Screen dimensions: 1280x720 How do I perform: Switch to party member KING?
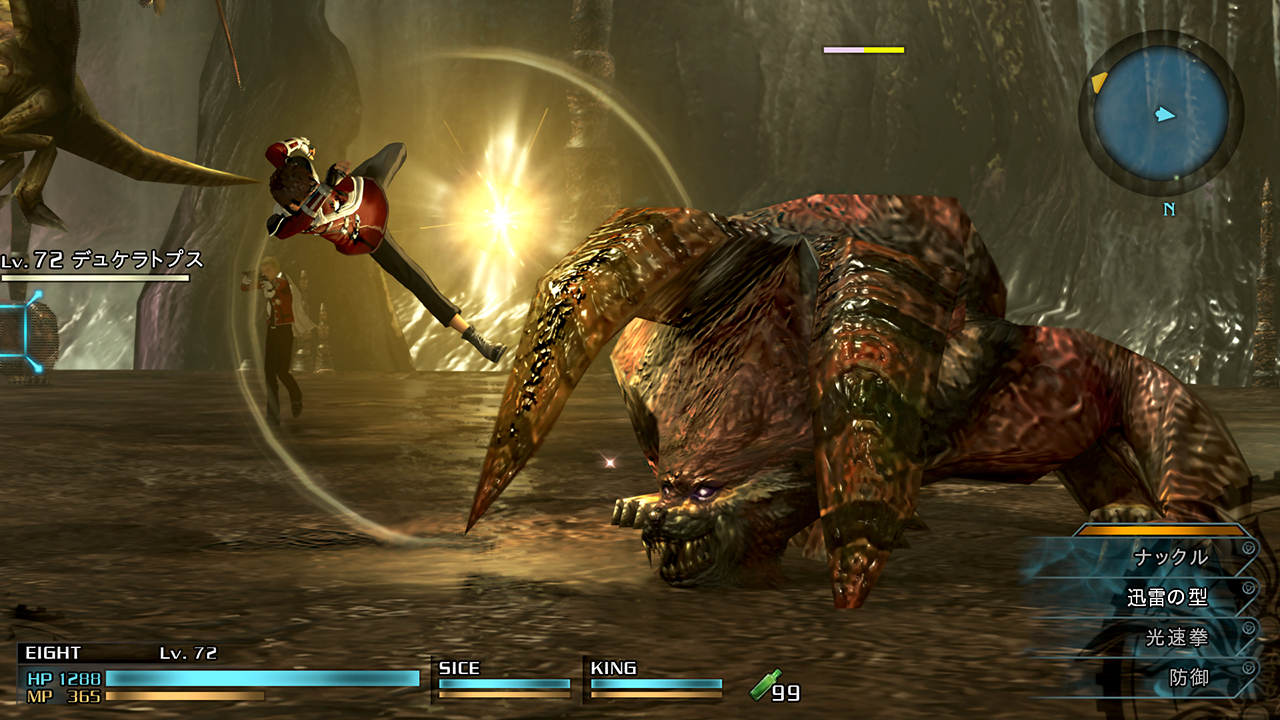click(x=655, y=678)
